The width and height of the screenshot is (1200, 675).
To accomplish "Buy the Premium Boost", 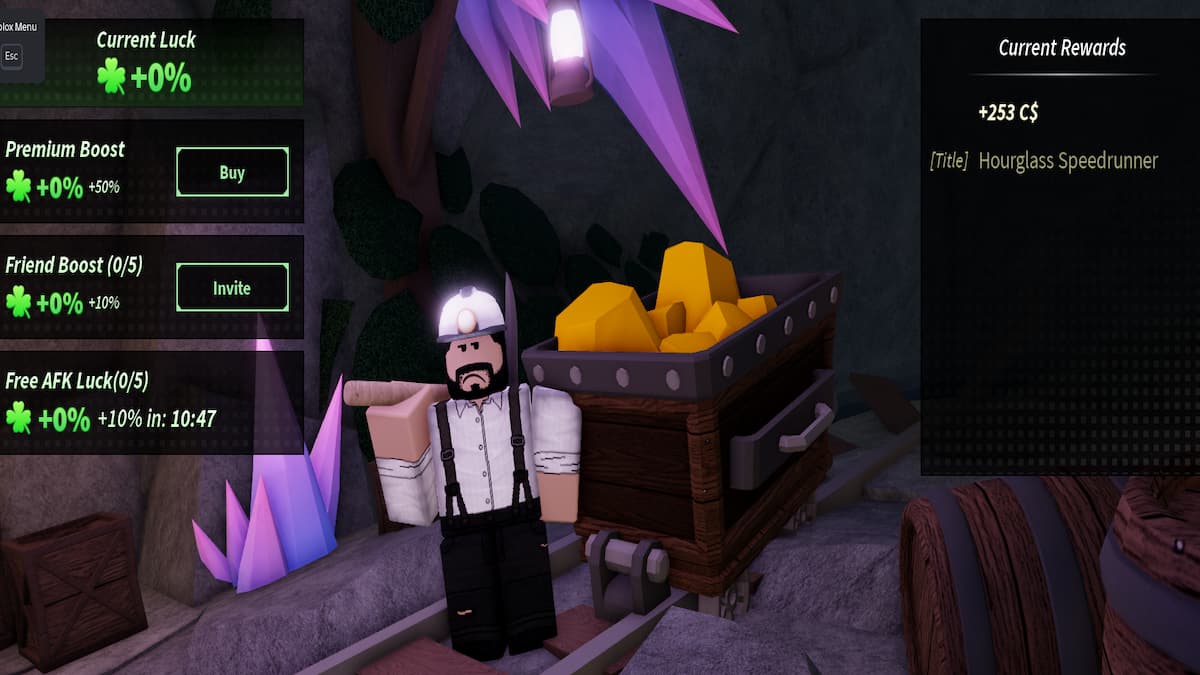I will point(232,173).
